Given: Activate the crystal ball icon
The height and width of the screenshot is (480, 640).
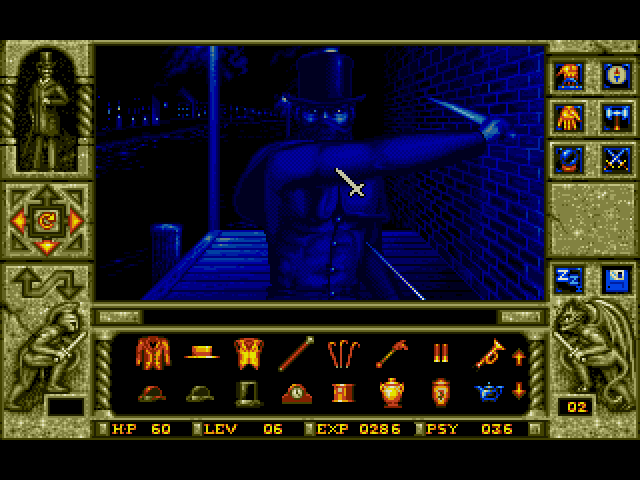Looking at the screenshot, I should point(569,159).
